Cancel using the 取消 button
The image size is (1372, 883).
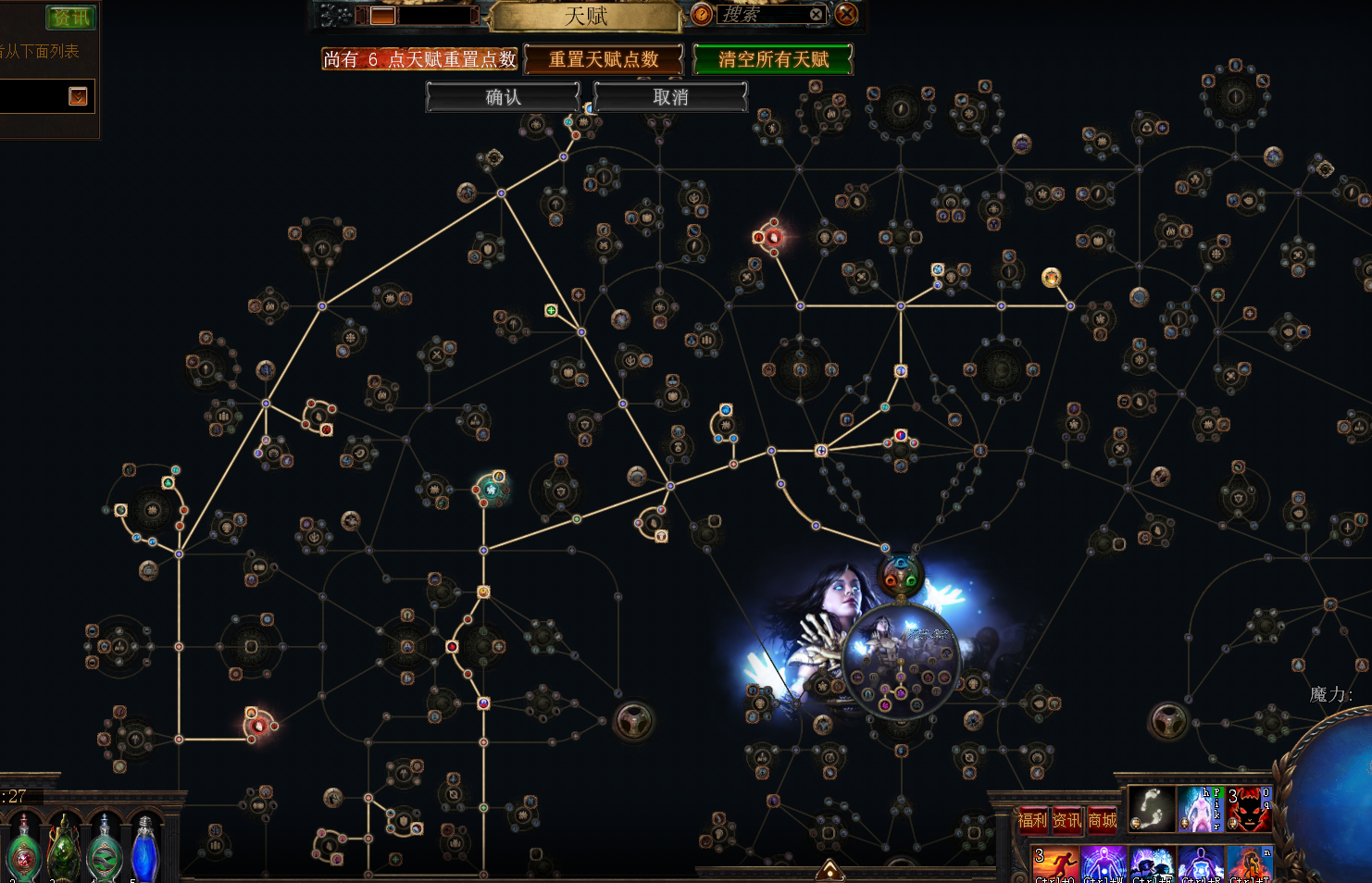point(670,97)
